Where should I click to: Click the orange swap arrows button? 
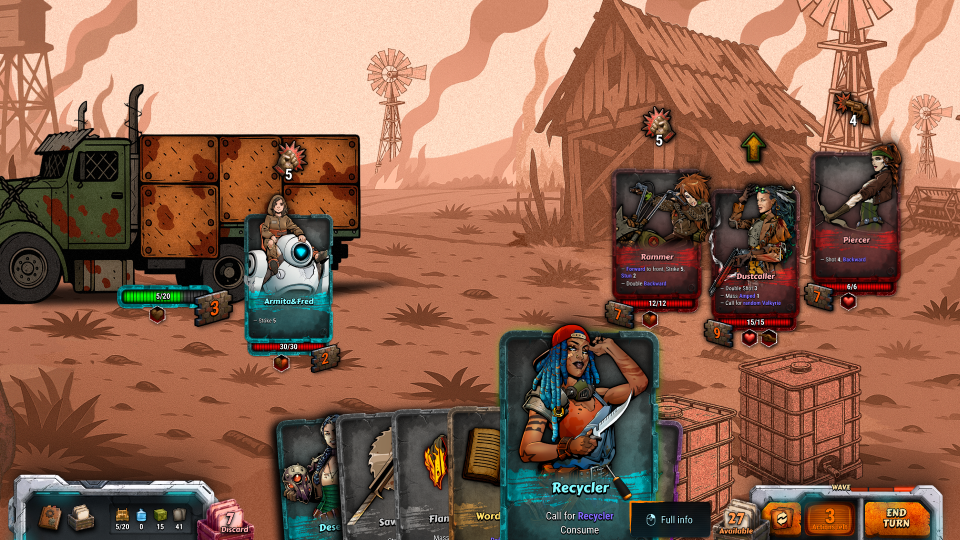click(x=780, y=517)
